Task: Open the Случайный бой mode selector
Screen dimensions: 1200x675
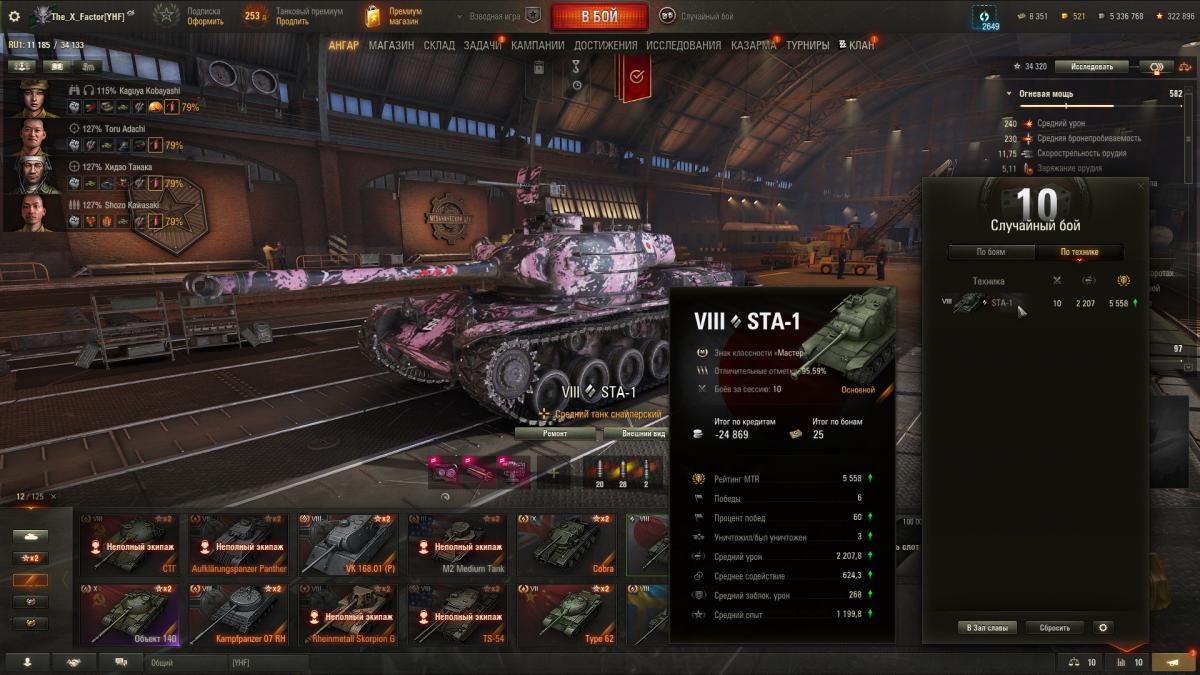Action: (x=699, y=16)
